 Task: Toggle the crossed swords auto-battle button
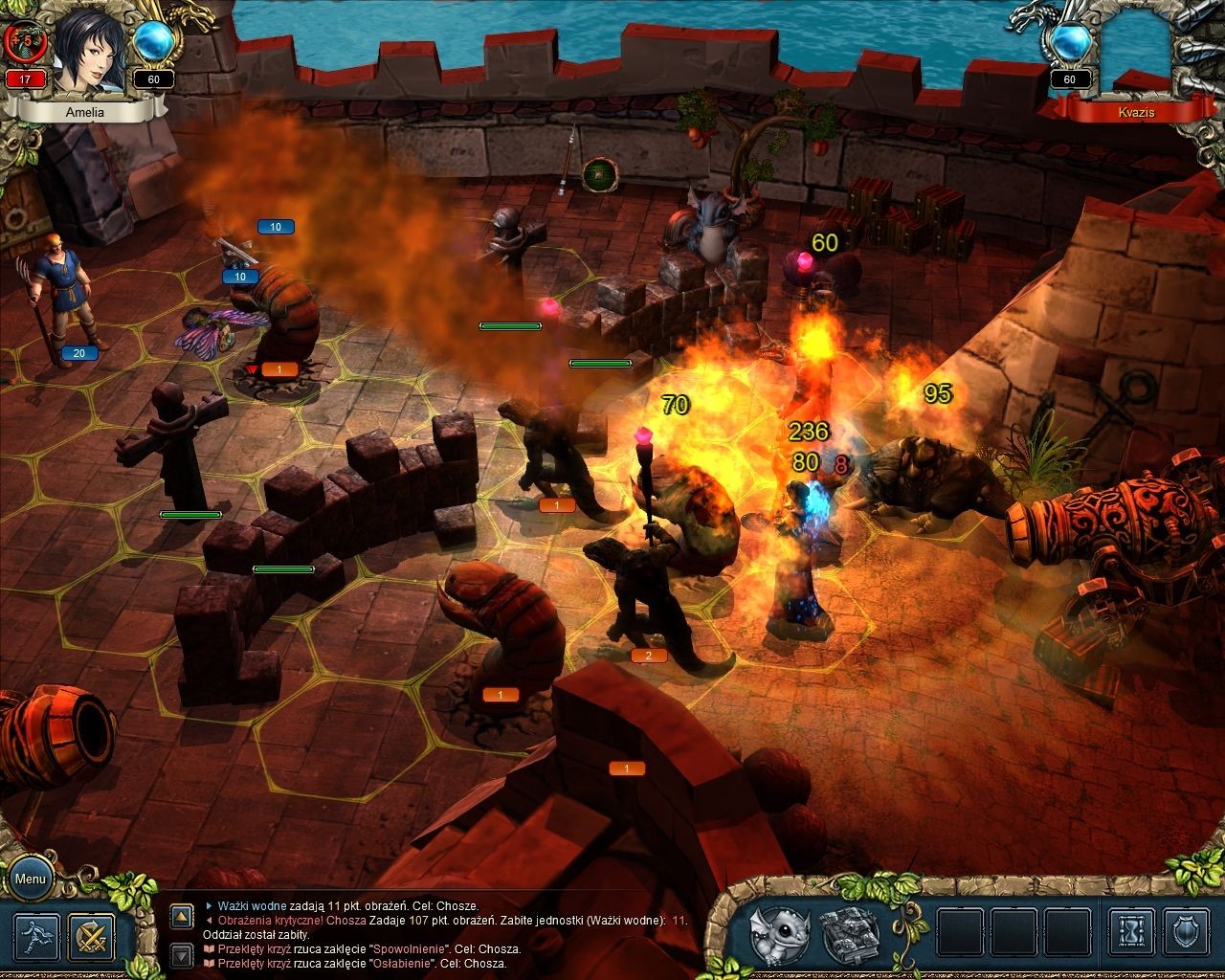[92, 937]
